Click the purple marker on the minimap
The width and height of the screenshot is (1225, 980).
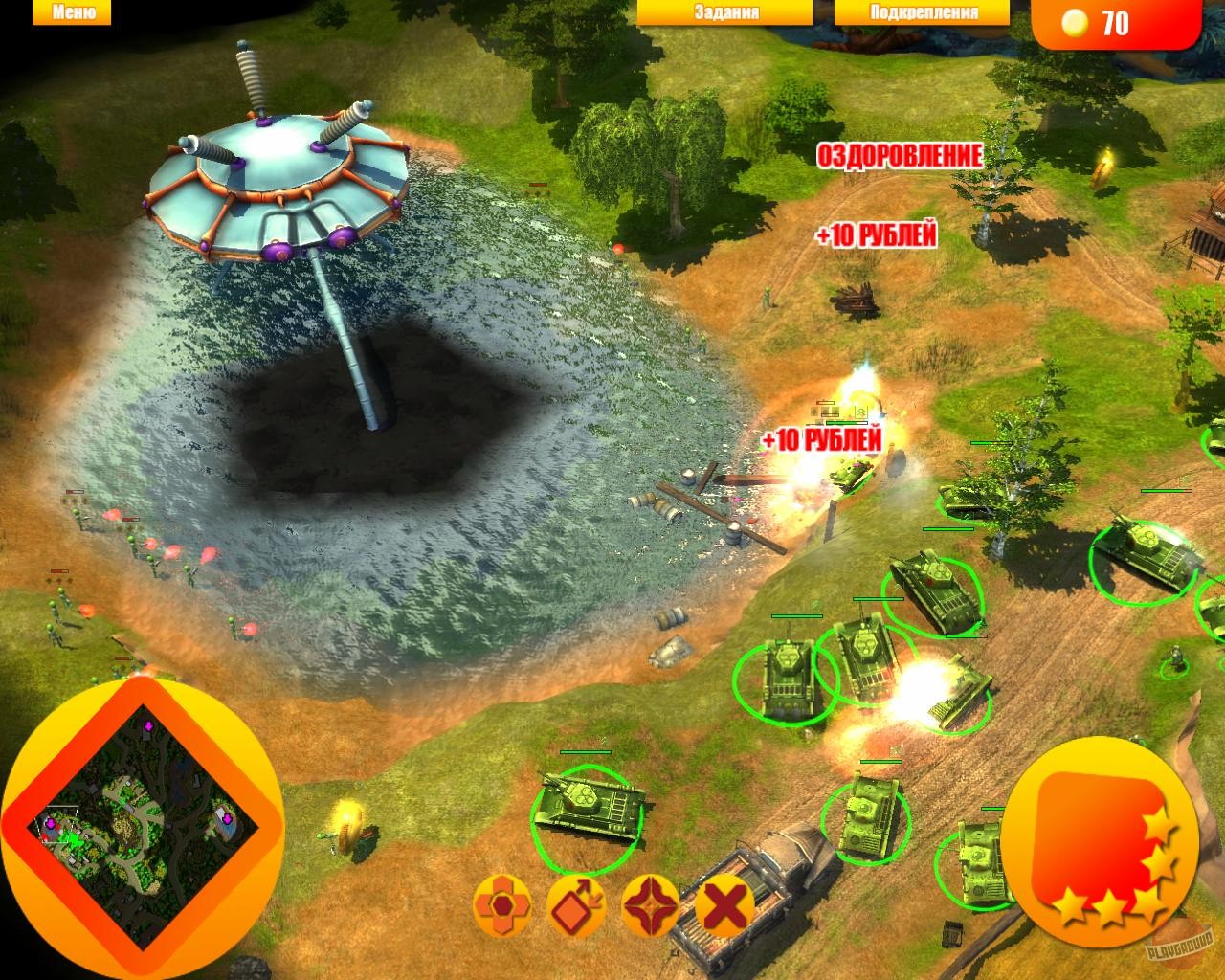[x=227, y=818]
